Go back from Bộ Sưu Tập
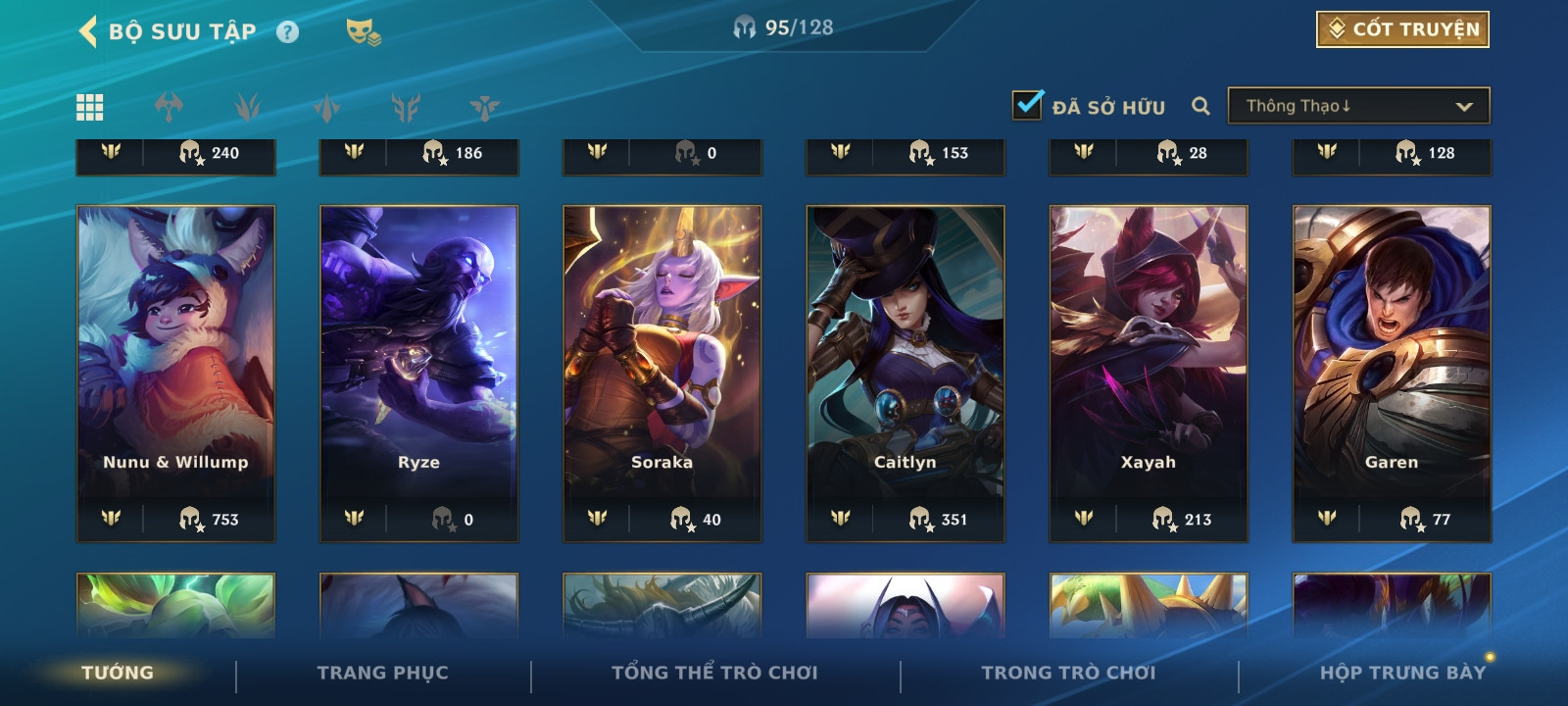The image size is (1568, 706). click(x=88, y=31)
